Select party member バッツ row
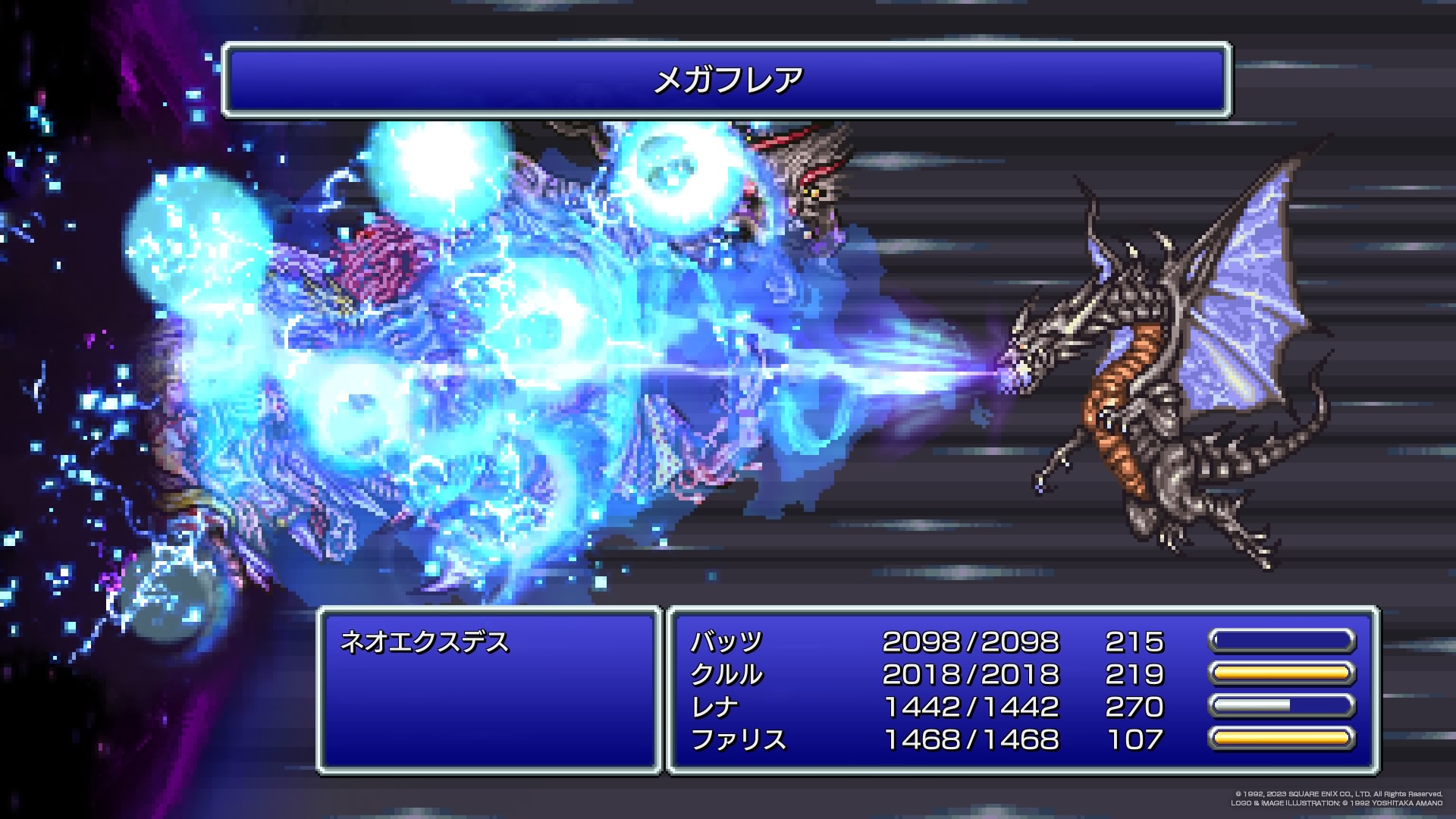This screenshot has width=1456, height=819. [x=726, y=642]
